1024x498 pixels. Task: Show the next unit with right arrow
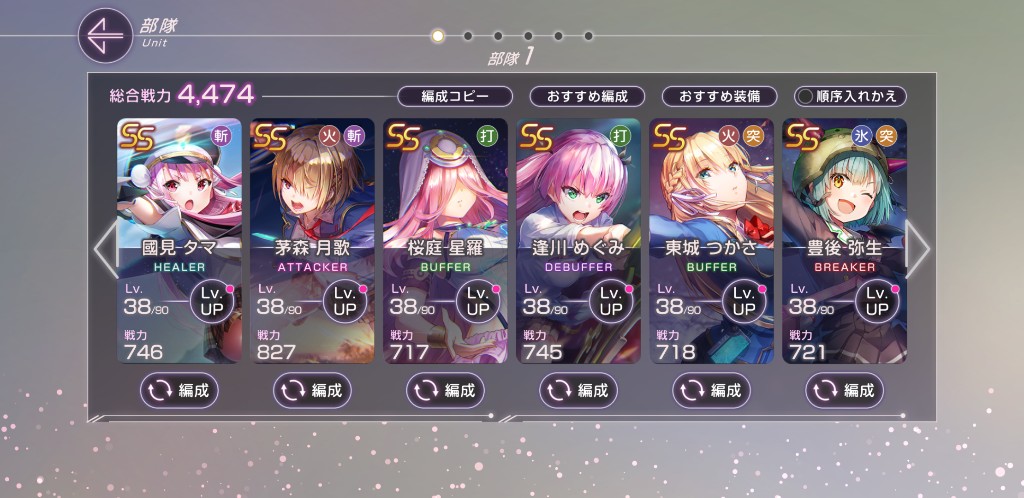(x=917, y=249)
